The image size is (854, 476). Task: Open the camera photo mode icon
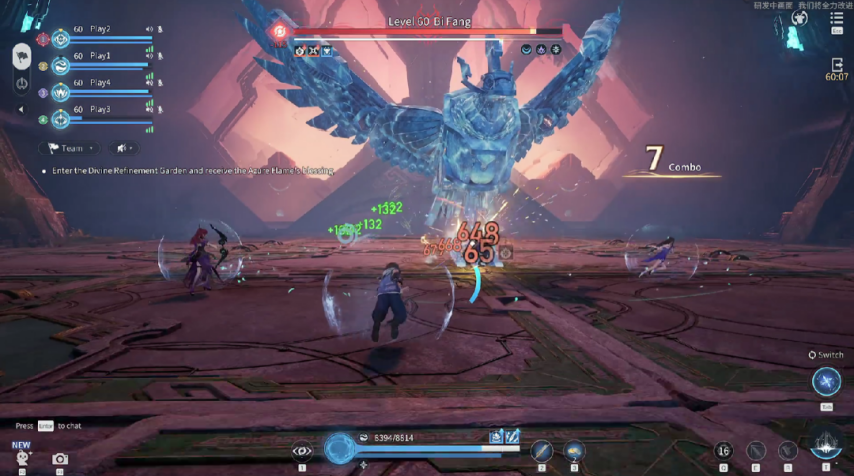61,459
